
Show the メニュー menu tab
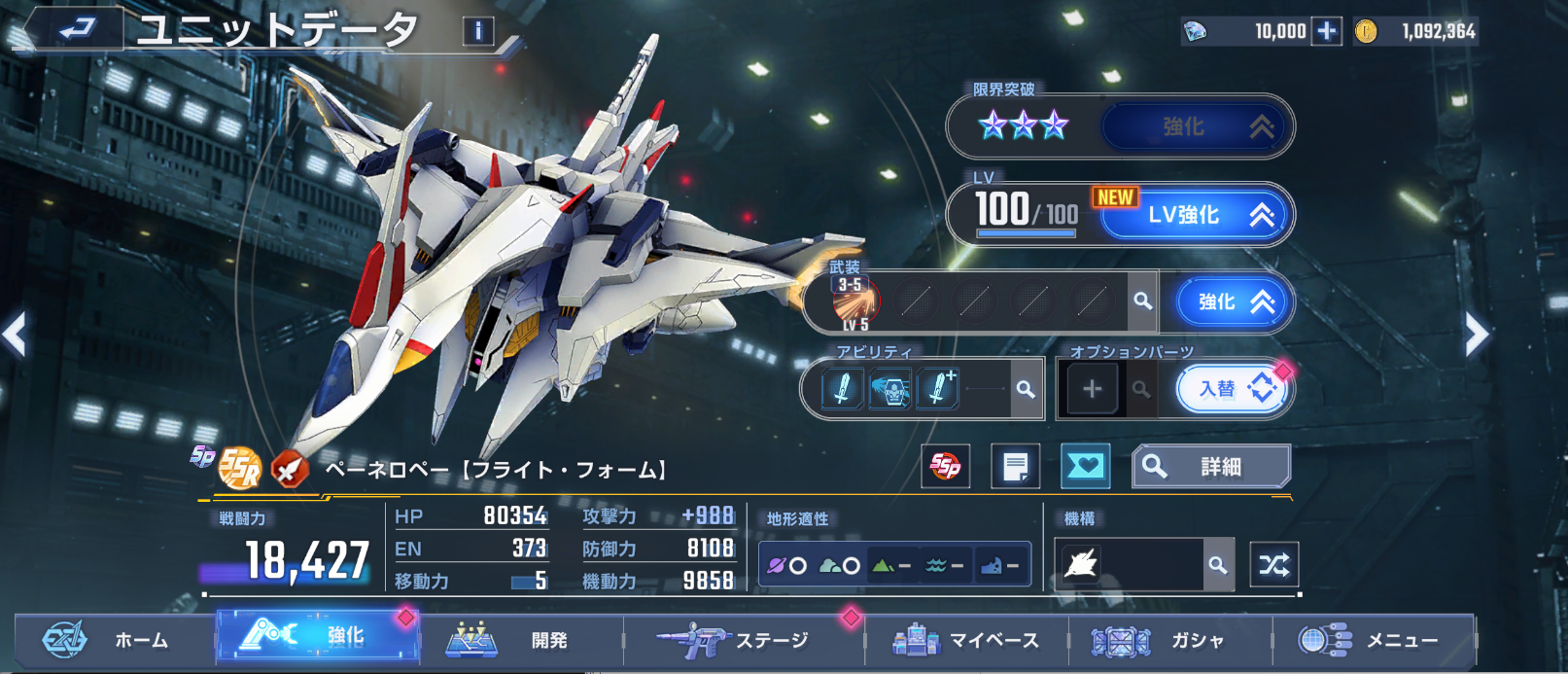[1373, 640]
